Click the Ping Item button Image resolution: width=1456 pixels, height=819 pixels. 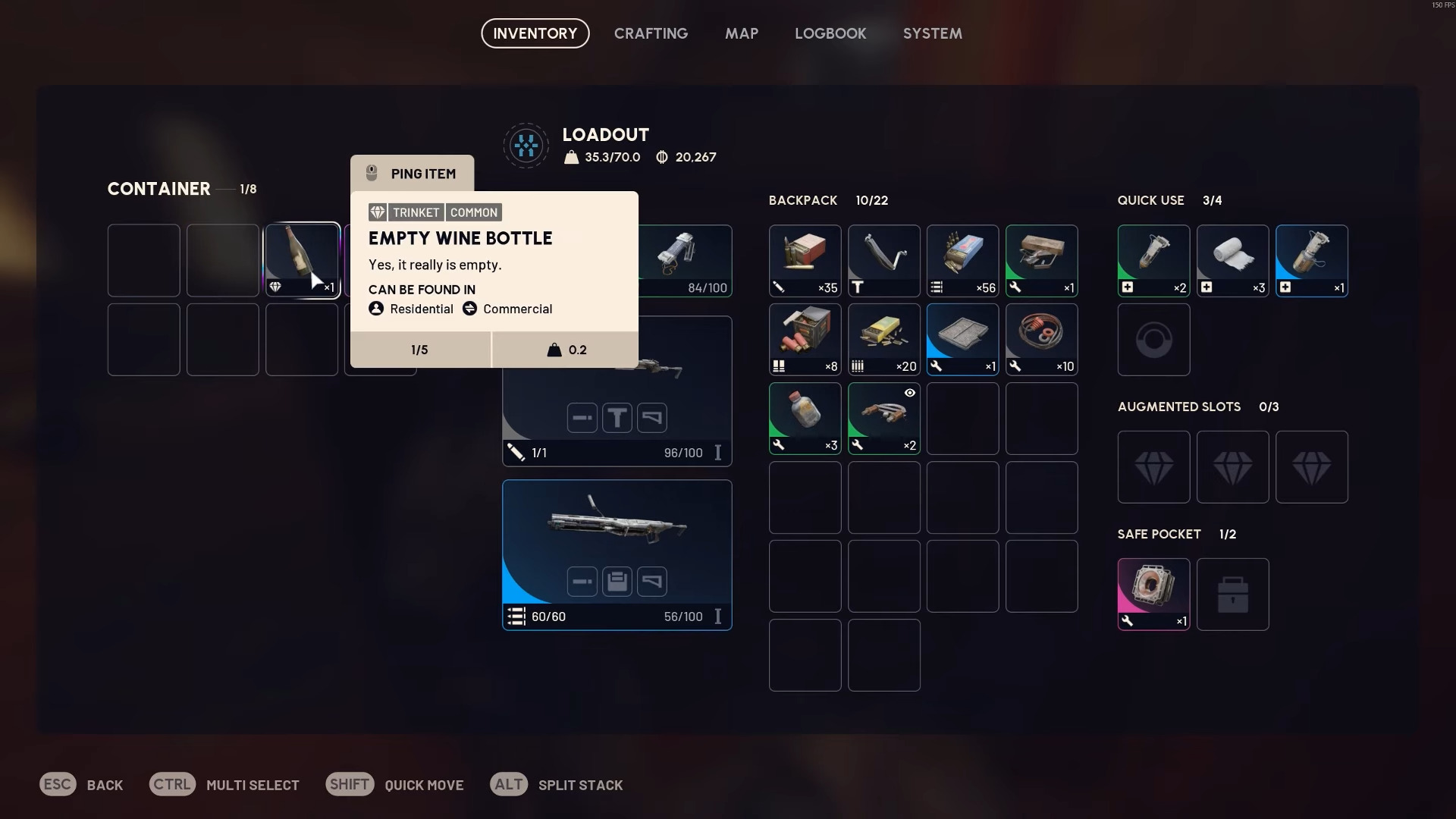pyautogui.click(x=412, y=173)
